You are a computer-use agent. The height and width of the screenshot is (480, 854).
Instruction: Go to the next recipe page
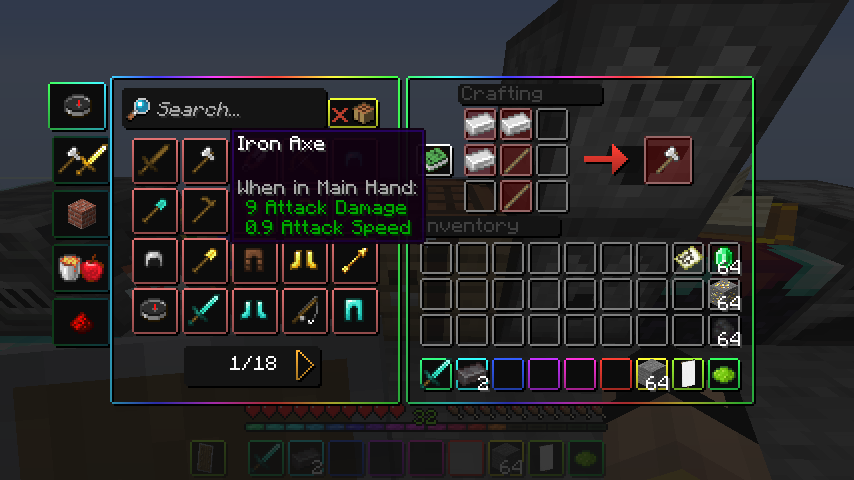tap(305, 365)
